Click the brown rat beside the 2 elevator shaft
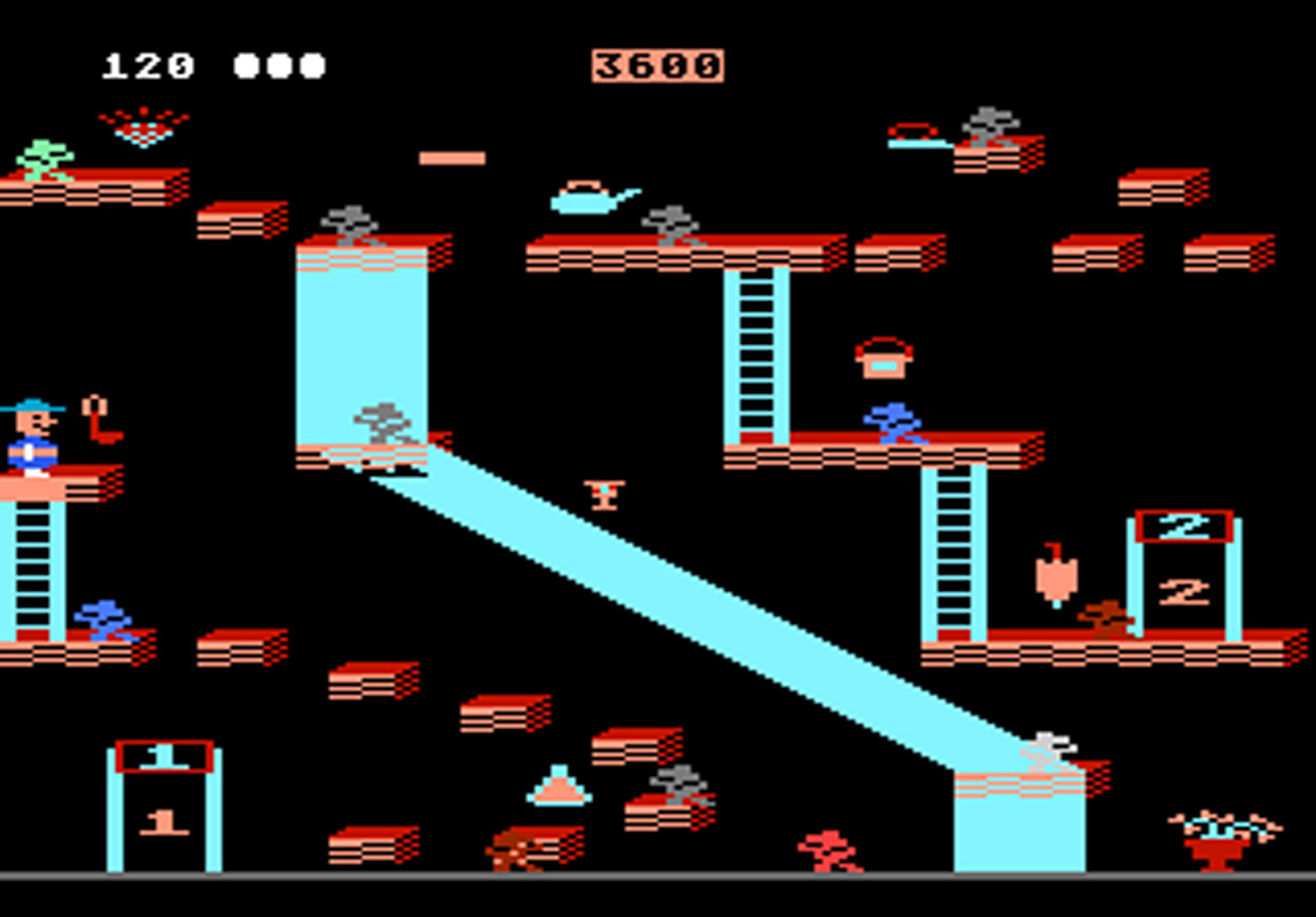The width and height of the screenshot is (1316, 917). pos(1104,620)
